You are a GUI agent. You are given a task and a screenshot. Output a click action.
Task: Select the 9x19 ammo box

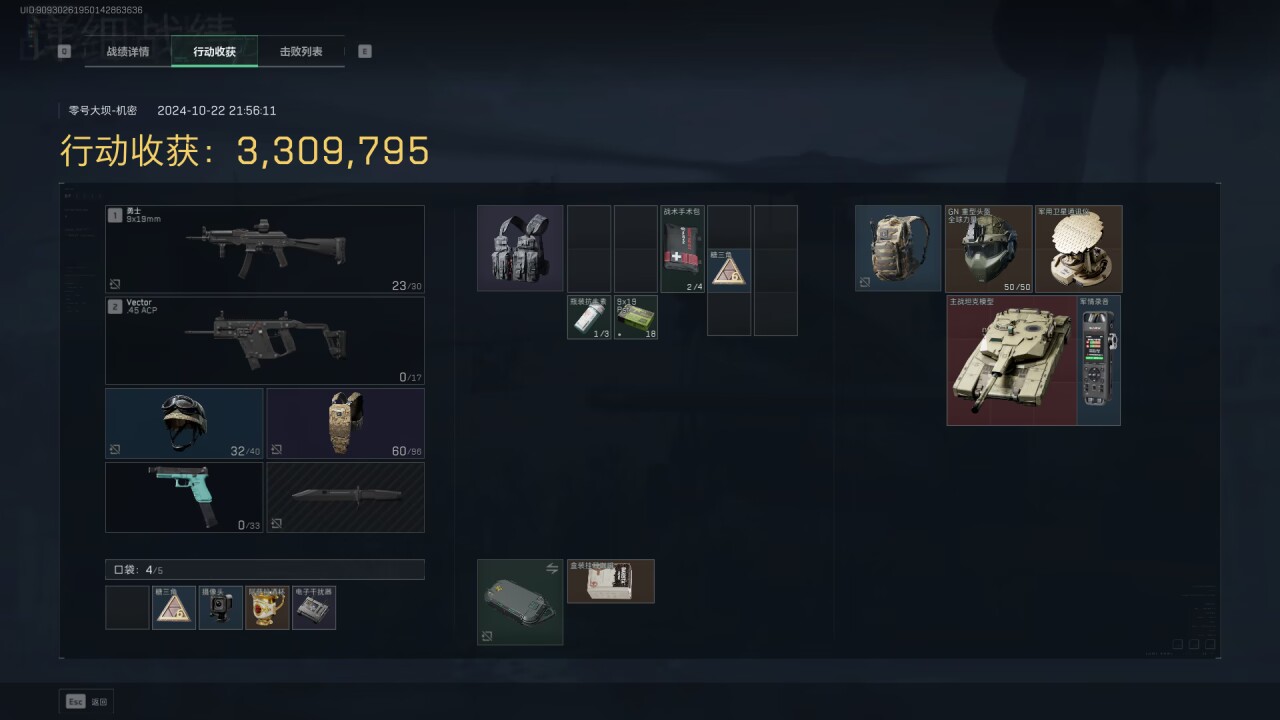(636, 317)
